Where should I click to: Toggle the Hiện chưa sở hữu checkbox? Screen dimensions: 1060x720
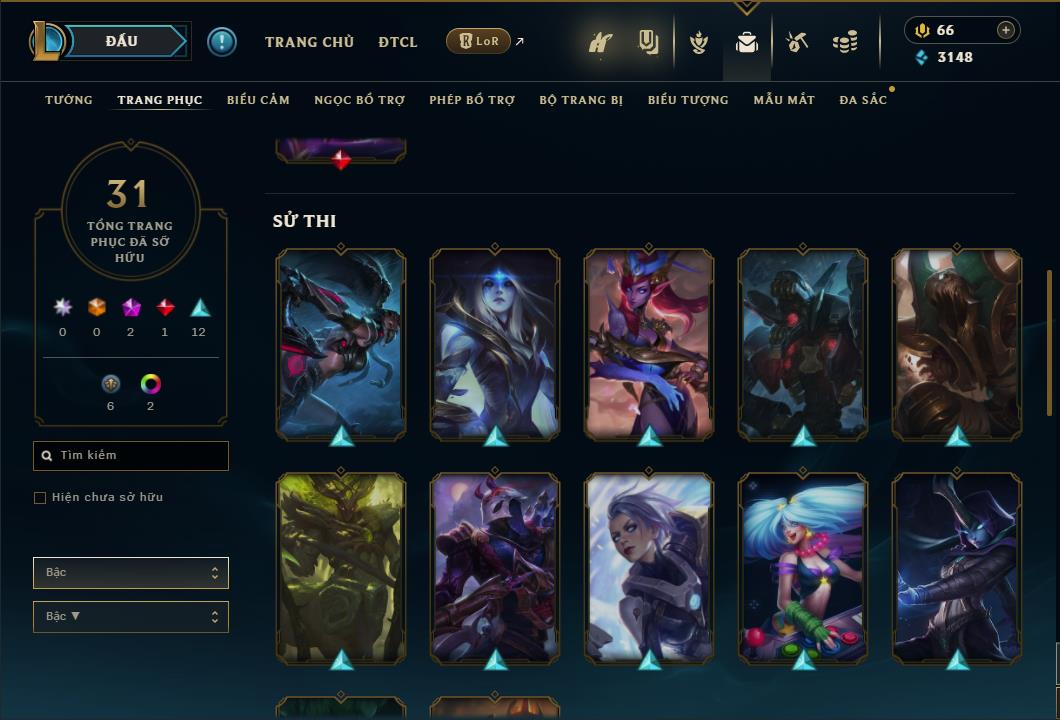pos(40,498)
